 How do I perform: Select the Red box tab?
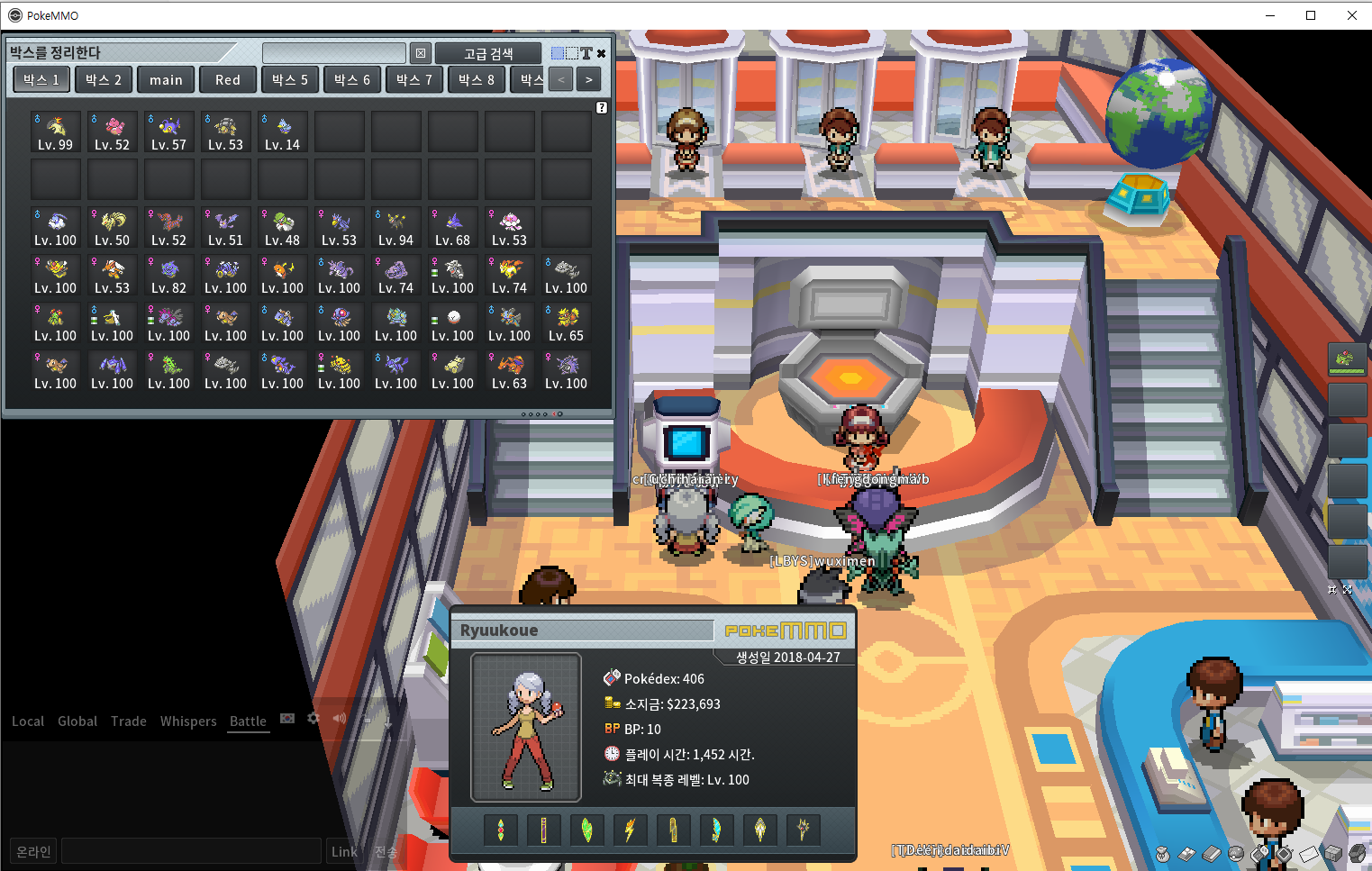tap(228, 80)
